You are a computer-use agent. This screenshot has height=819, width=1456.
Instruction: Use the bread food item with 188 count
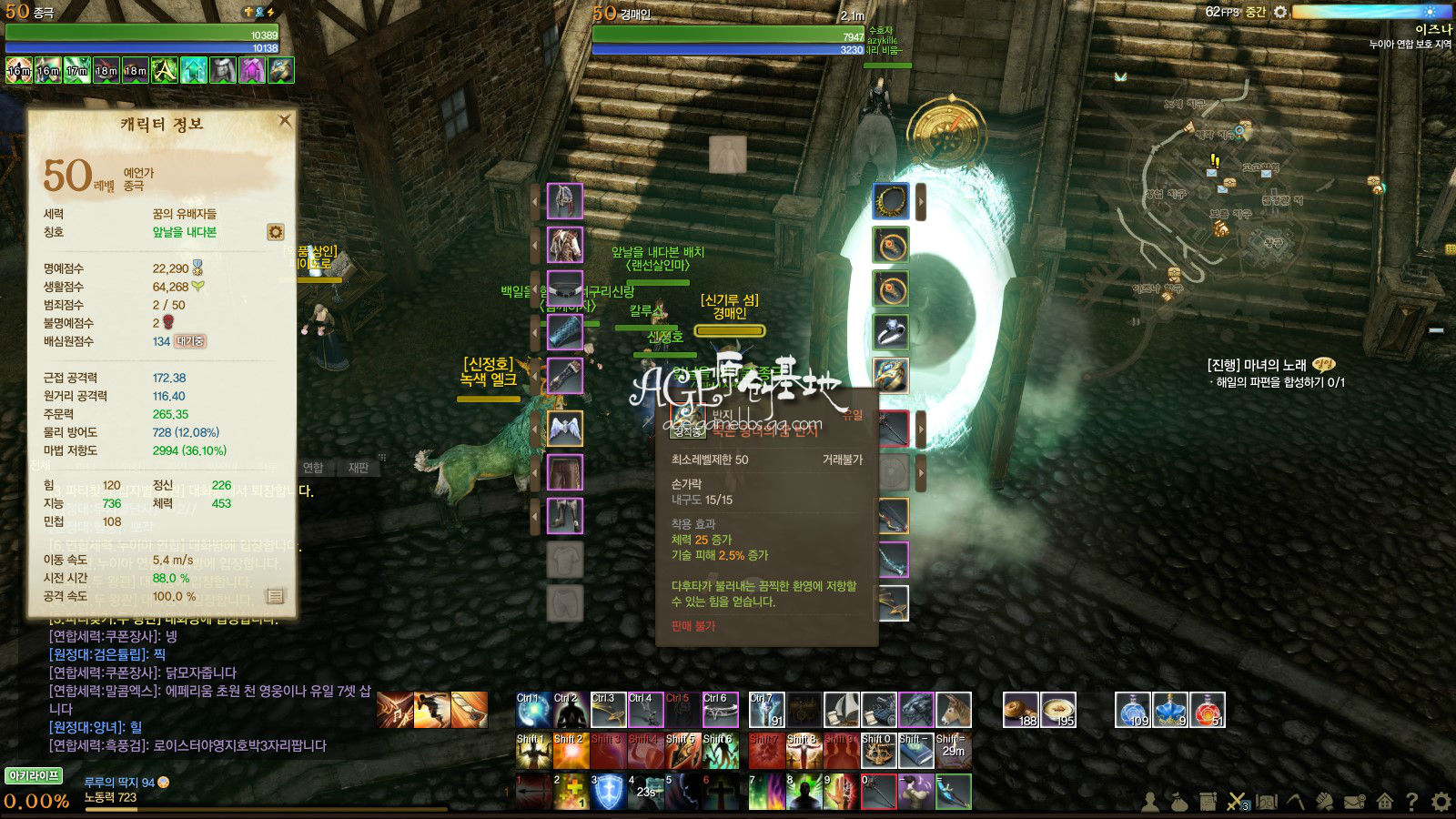(1021, 710)
